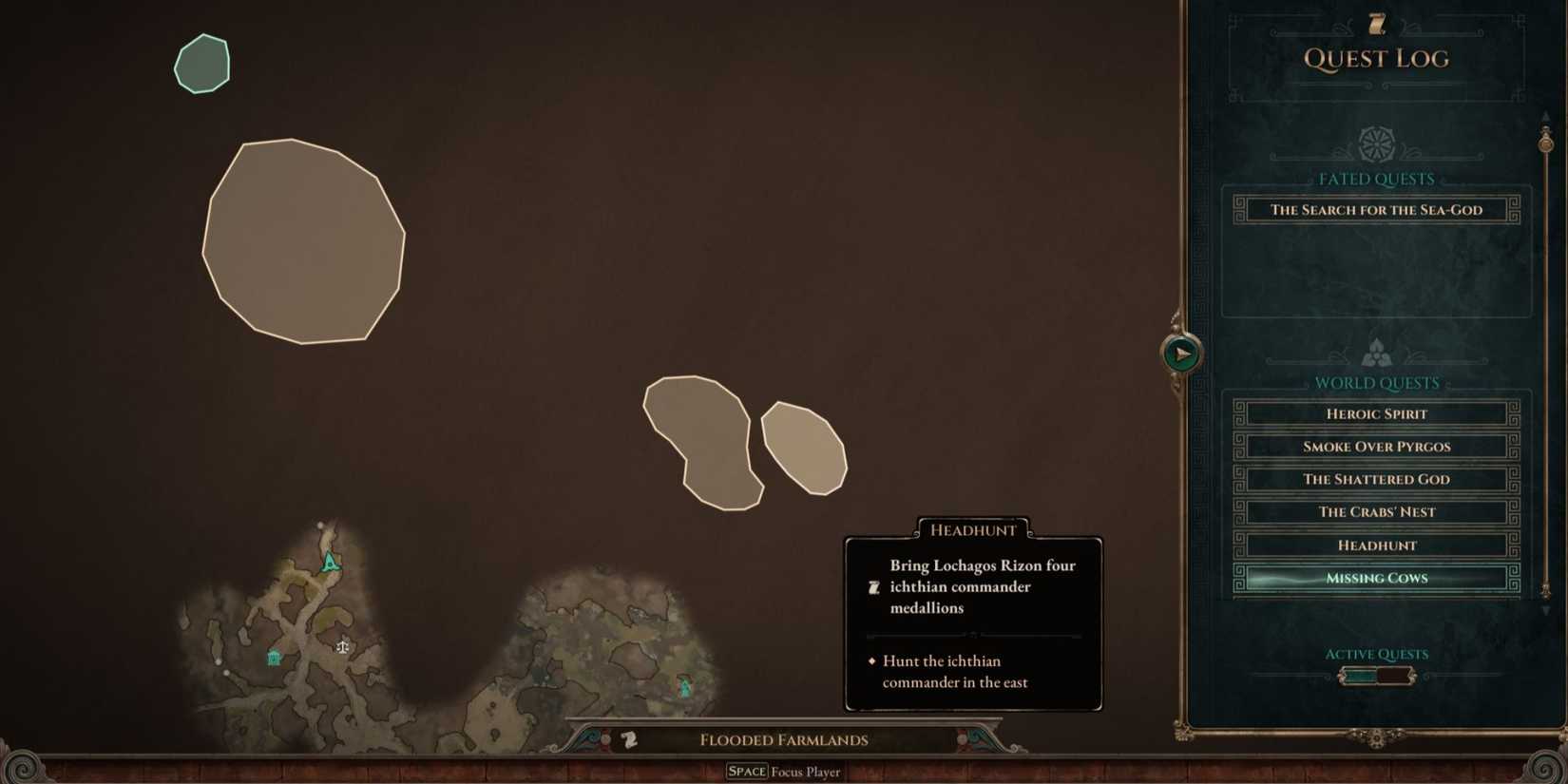Viewport: 1568px width, 784px height.
Task: Track The Crabs' Nest quest
Action: [1376, 511]
